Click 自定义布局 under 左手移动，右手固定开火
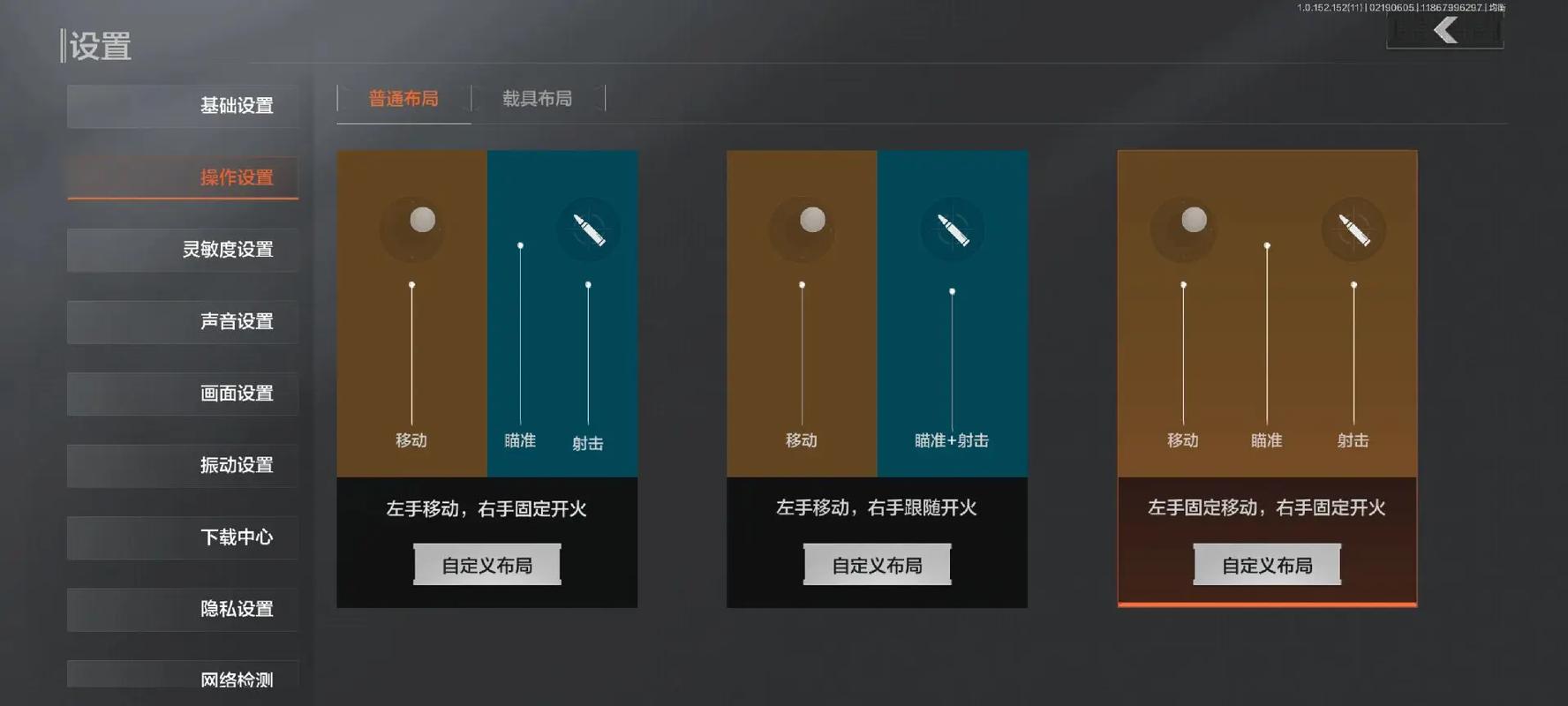Screen dimensions: 1568x706 click(486, 565)
